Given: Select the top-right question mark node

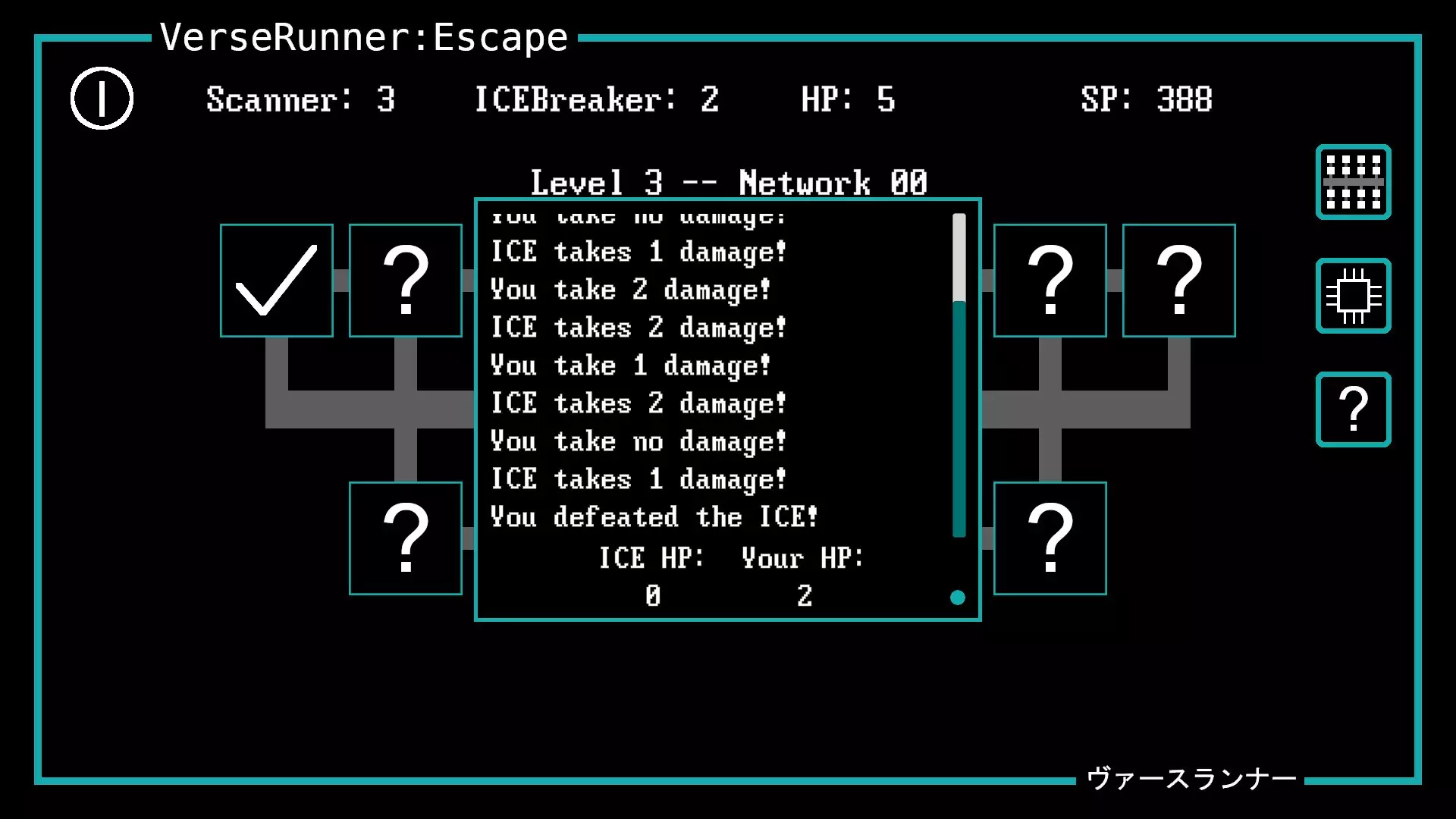Looking at the screenshot, I should pyautogui.click(x=1050, y=281).
